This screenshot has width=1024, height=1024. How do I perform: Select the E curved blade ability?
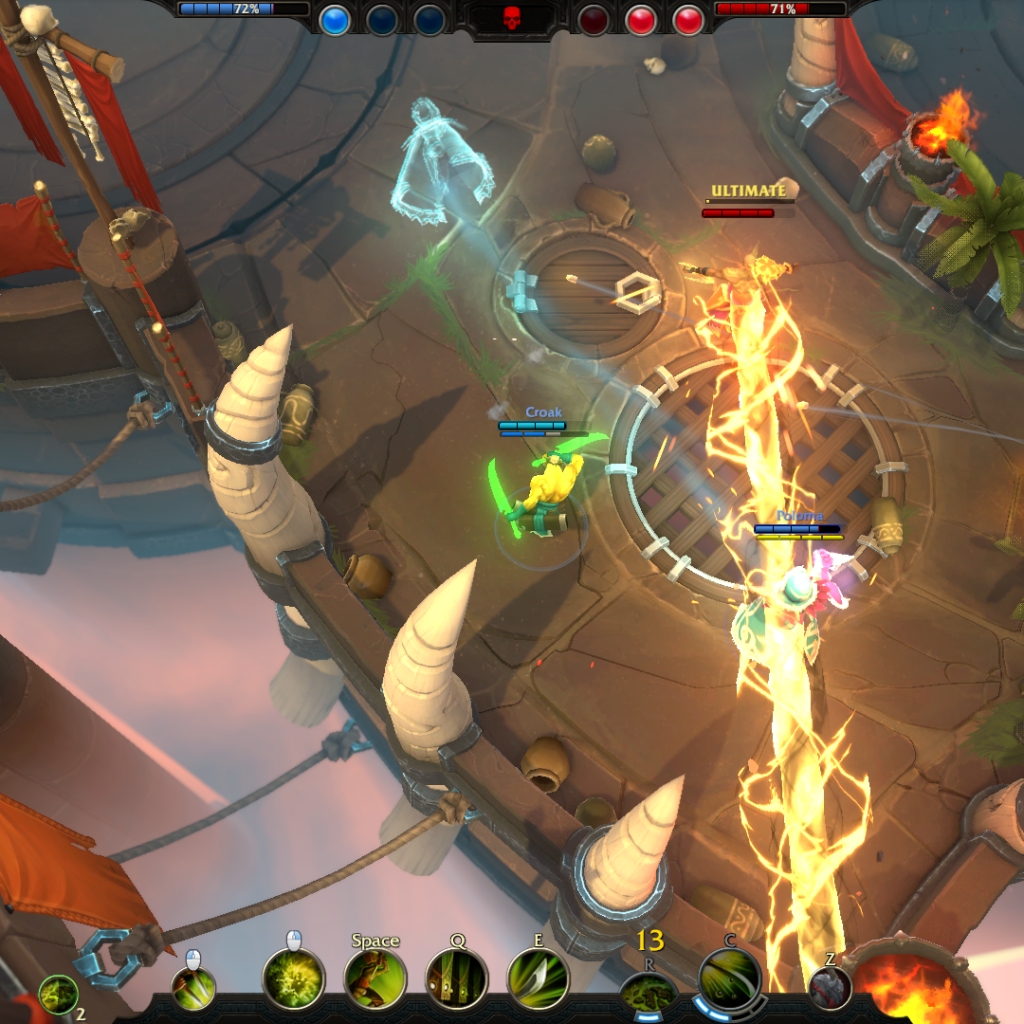click(x=538, y=979)
